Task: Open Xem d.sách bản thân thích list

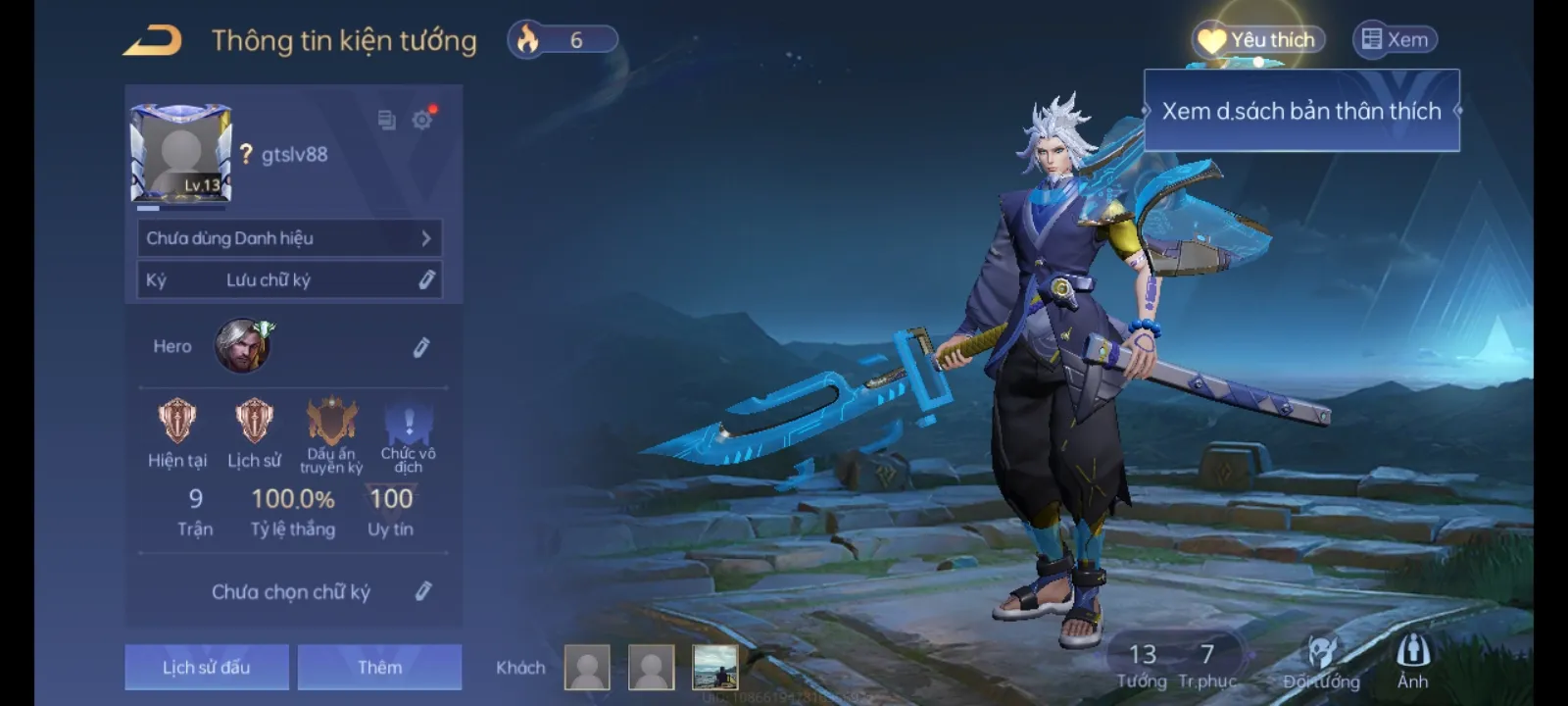Action: click(1301, 111)
